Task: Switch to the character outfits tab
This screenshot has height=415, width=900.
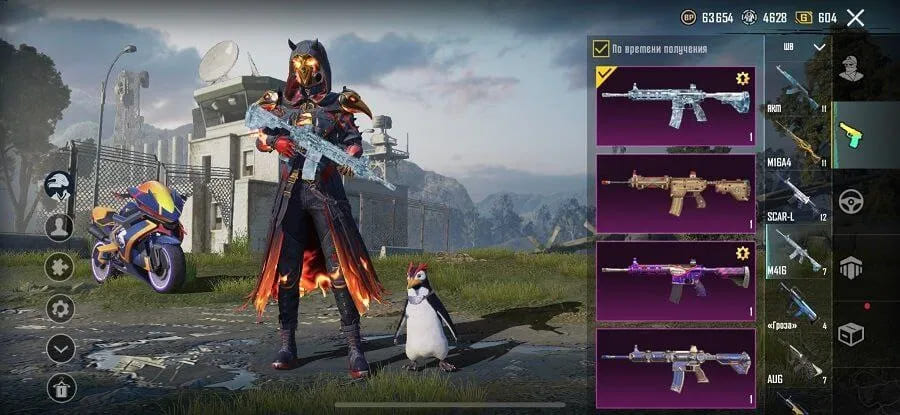Action: [x=851, y=68]
